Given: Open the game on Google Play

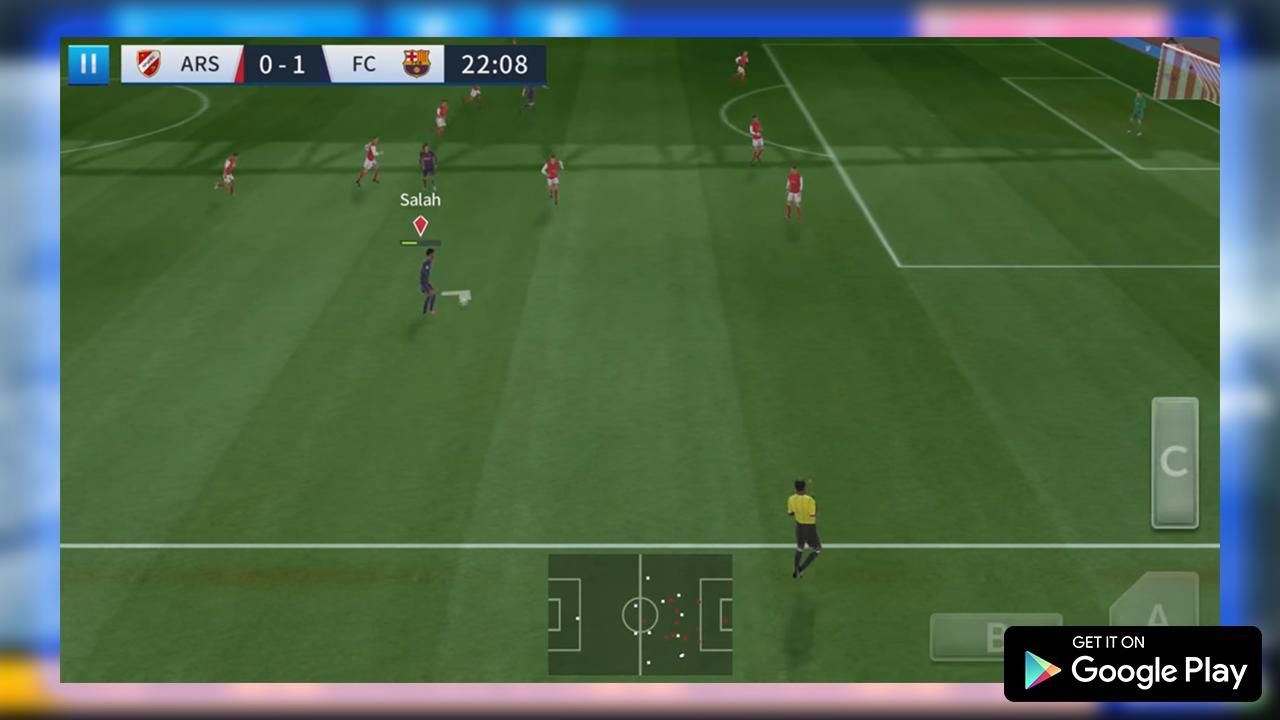Looking at the screenshot, I should click(x=1133, y=664).
